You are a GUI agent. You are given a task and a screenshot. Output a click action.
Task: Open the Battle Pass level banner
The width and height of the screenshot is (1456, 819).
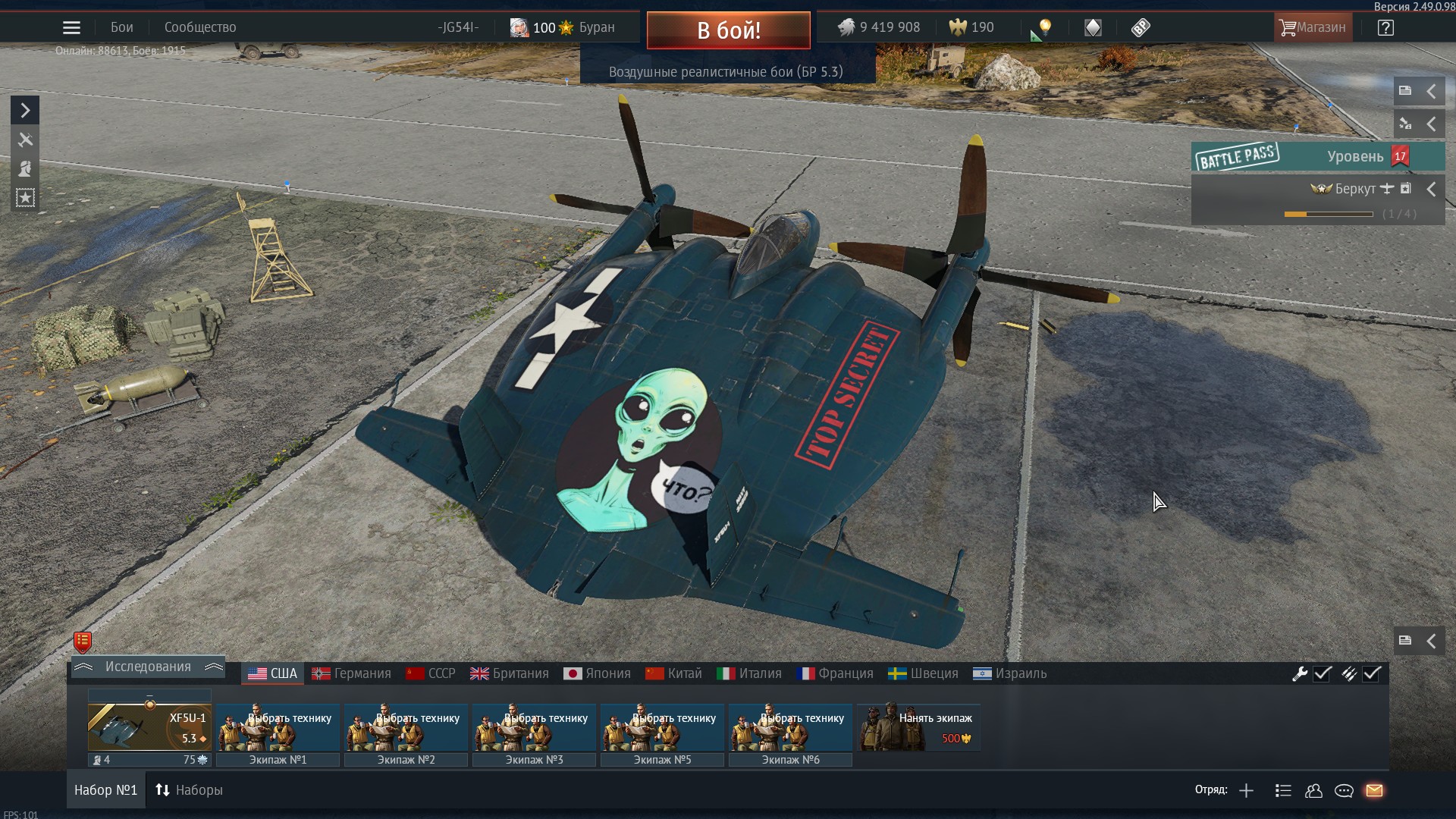[x=1317, y=157]
